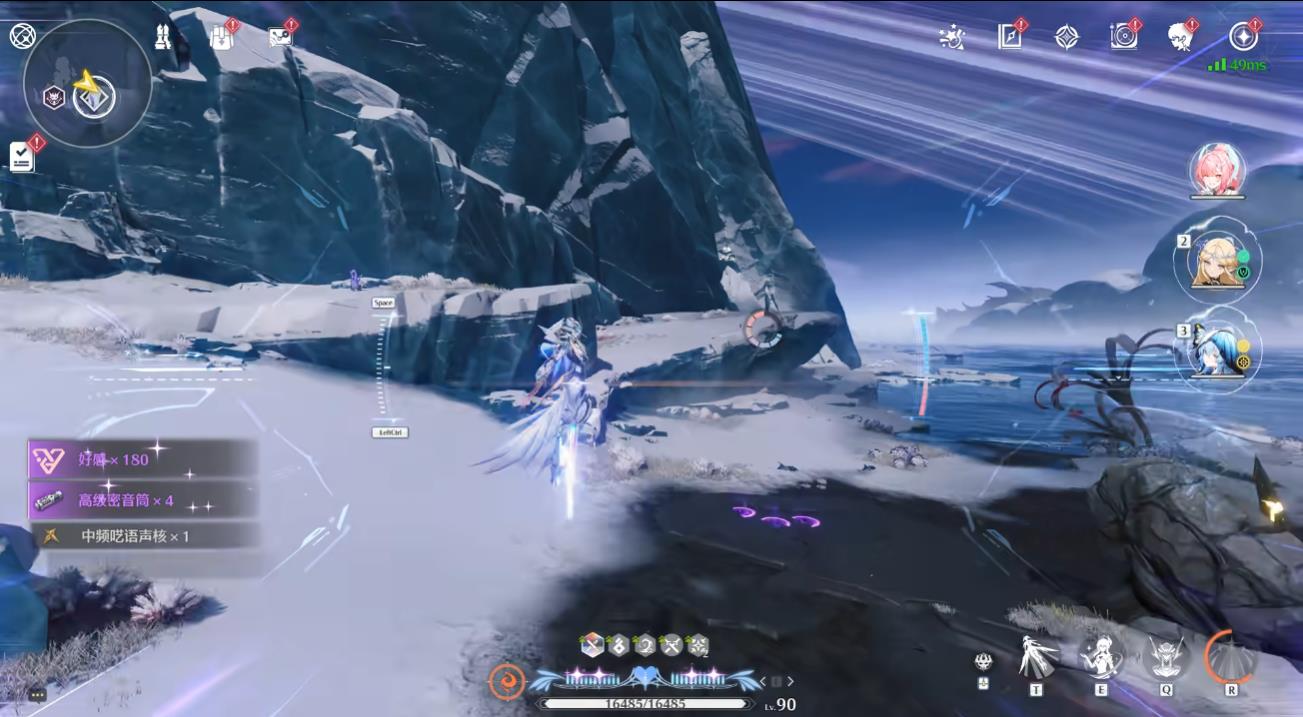Open the checklist quest tracker icon

pos(22,156)
